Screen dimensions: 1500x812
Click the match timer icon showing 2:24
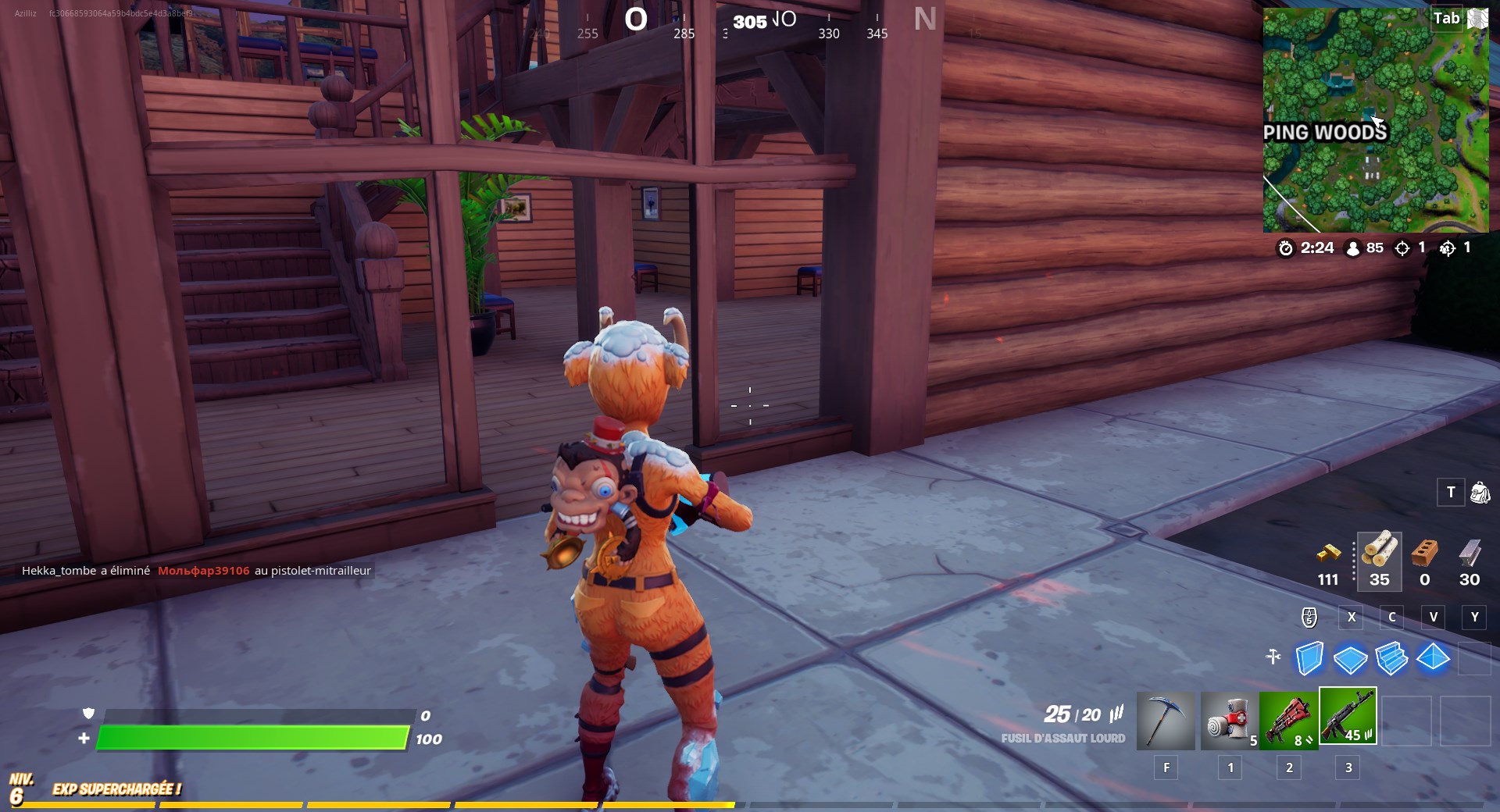[x=1287, y=248]
